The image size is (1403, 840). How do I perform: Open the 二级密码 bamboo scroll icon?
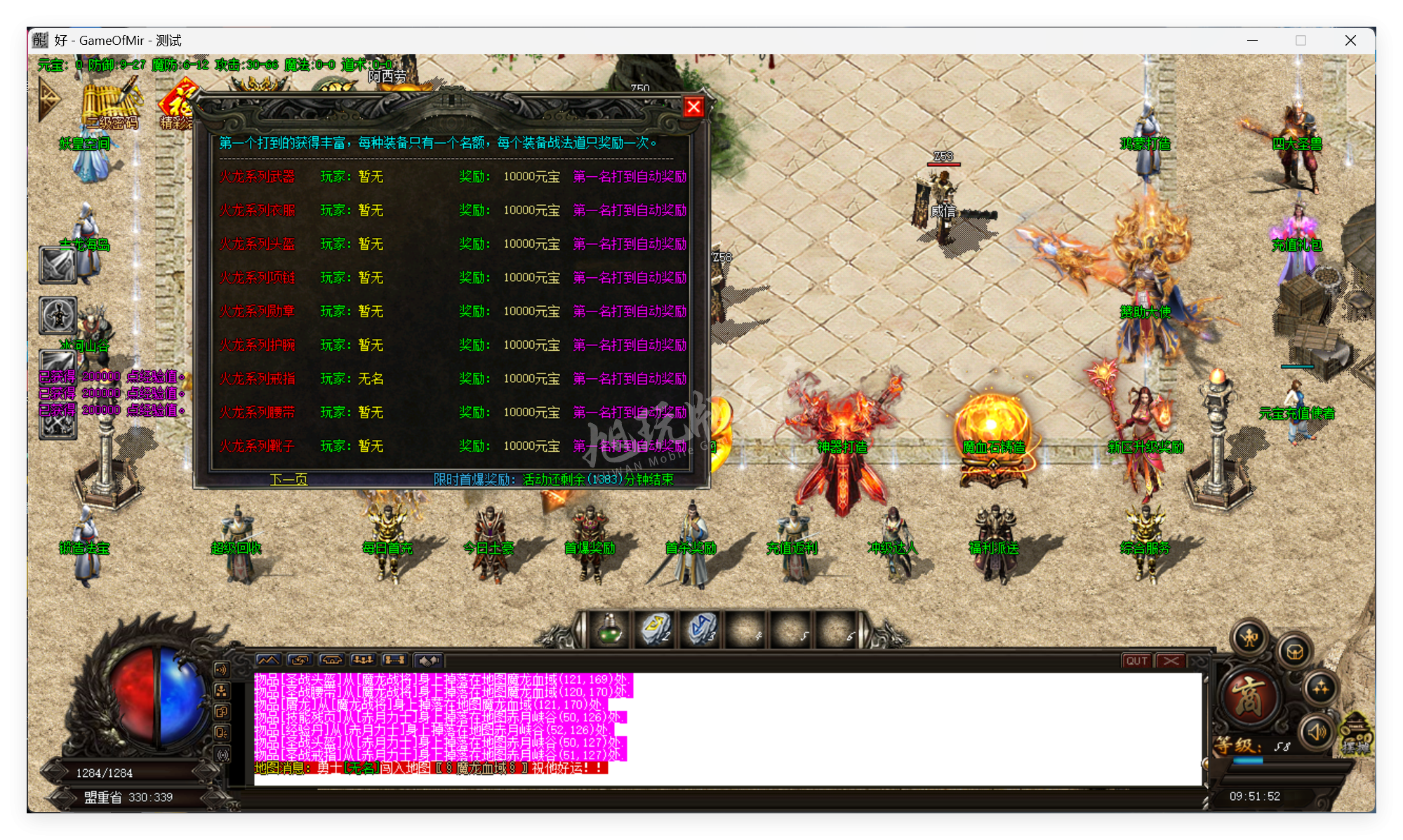tap(111, 105)
